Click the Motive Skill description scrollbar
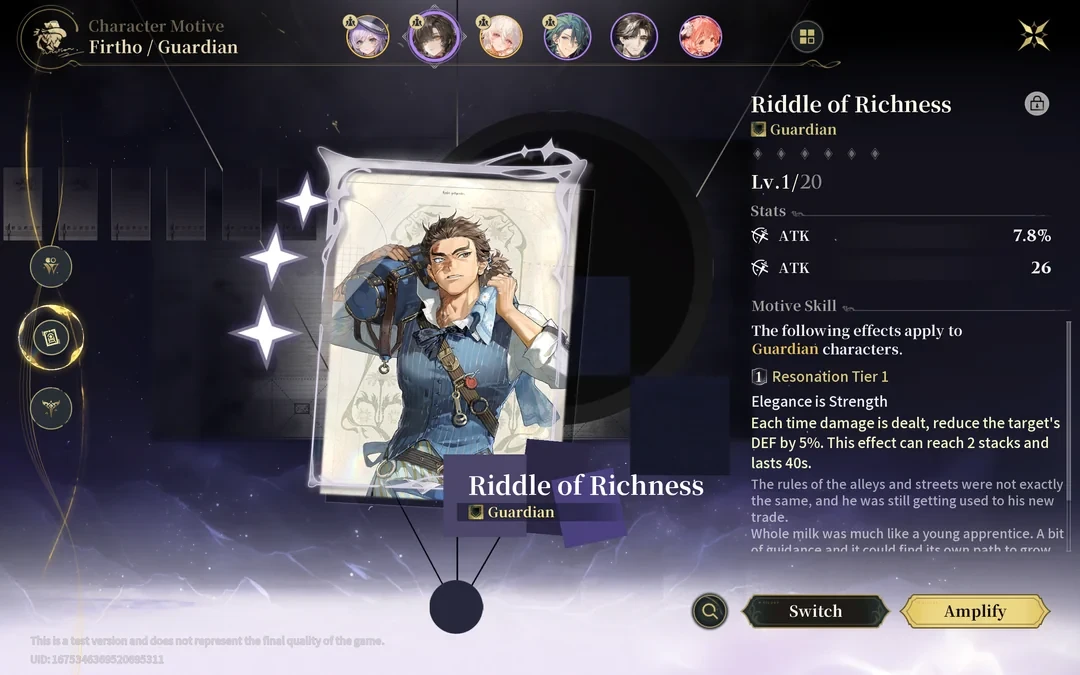The width and height of the screenshot is (1080, 675). coord(1068,435)
